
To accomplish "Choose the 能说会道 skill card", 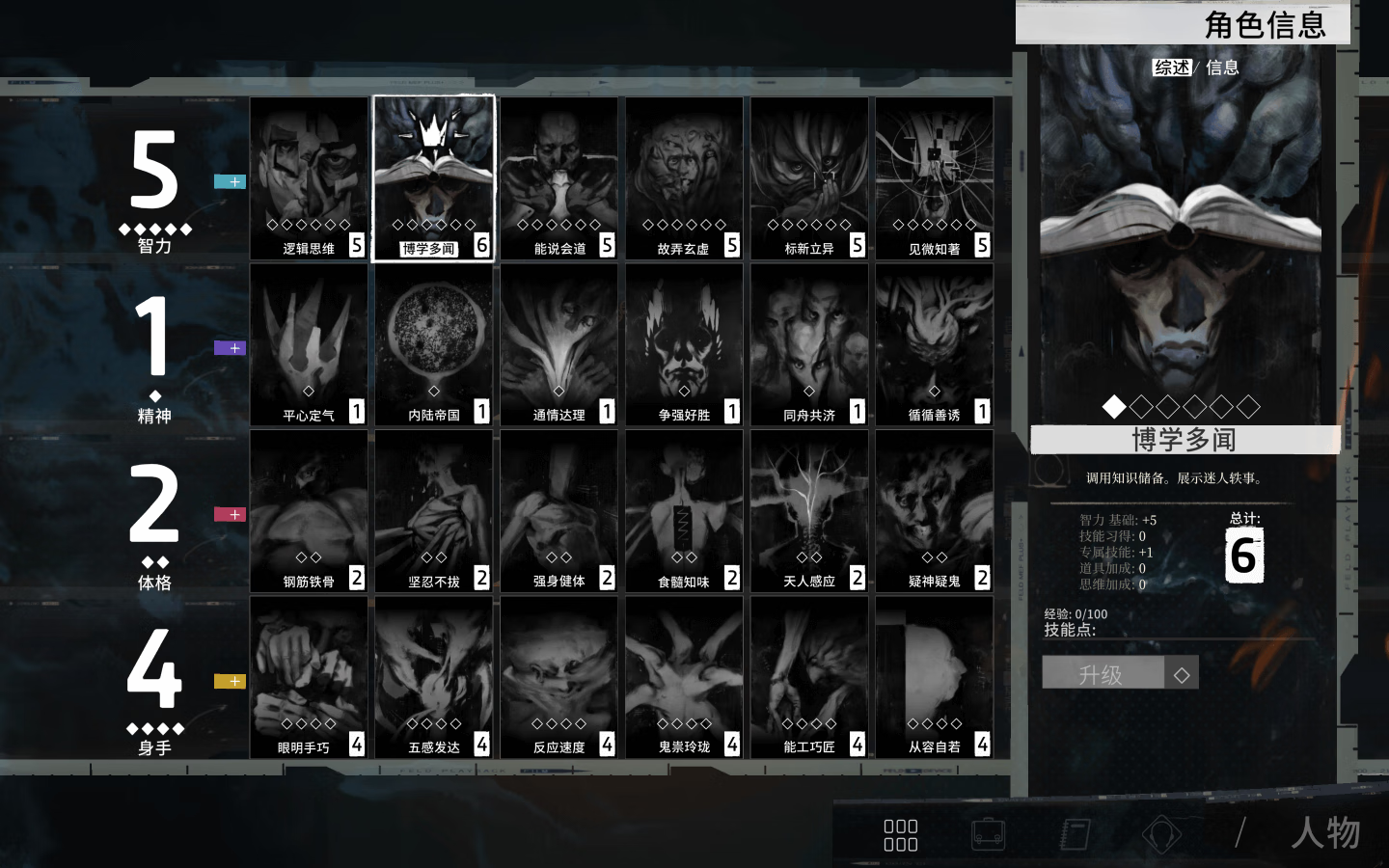I will coord(558,178).
